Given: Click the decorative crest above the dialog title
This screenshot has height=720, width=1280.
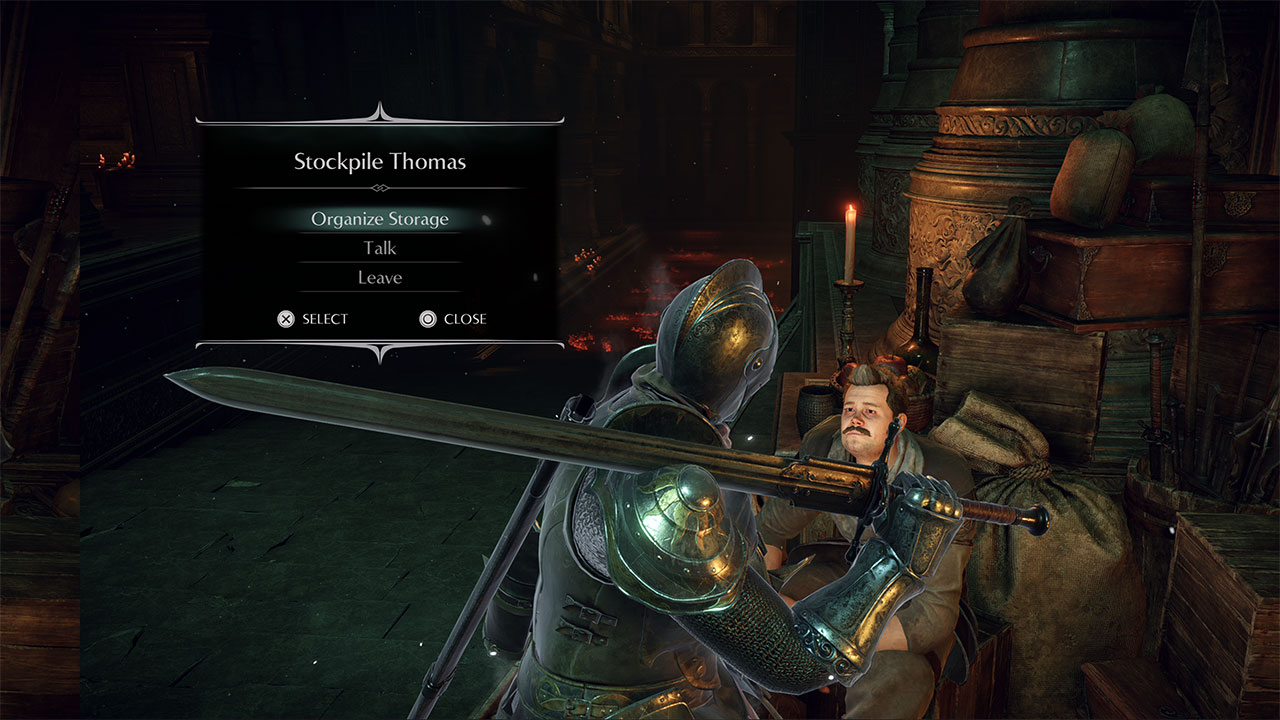Looking at the screenshot, I should (x=379, y=107).
